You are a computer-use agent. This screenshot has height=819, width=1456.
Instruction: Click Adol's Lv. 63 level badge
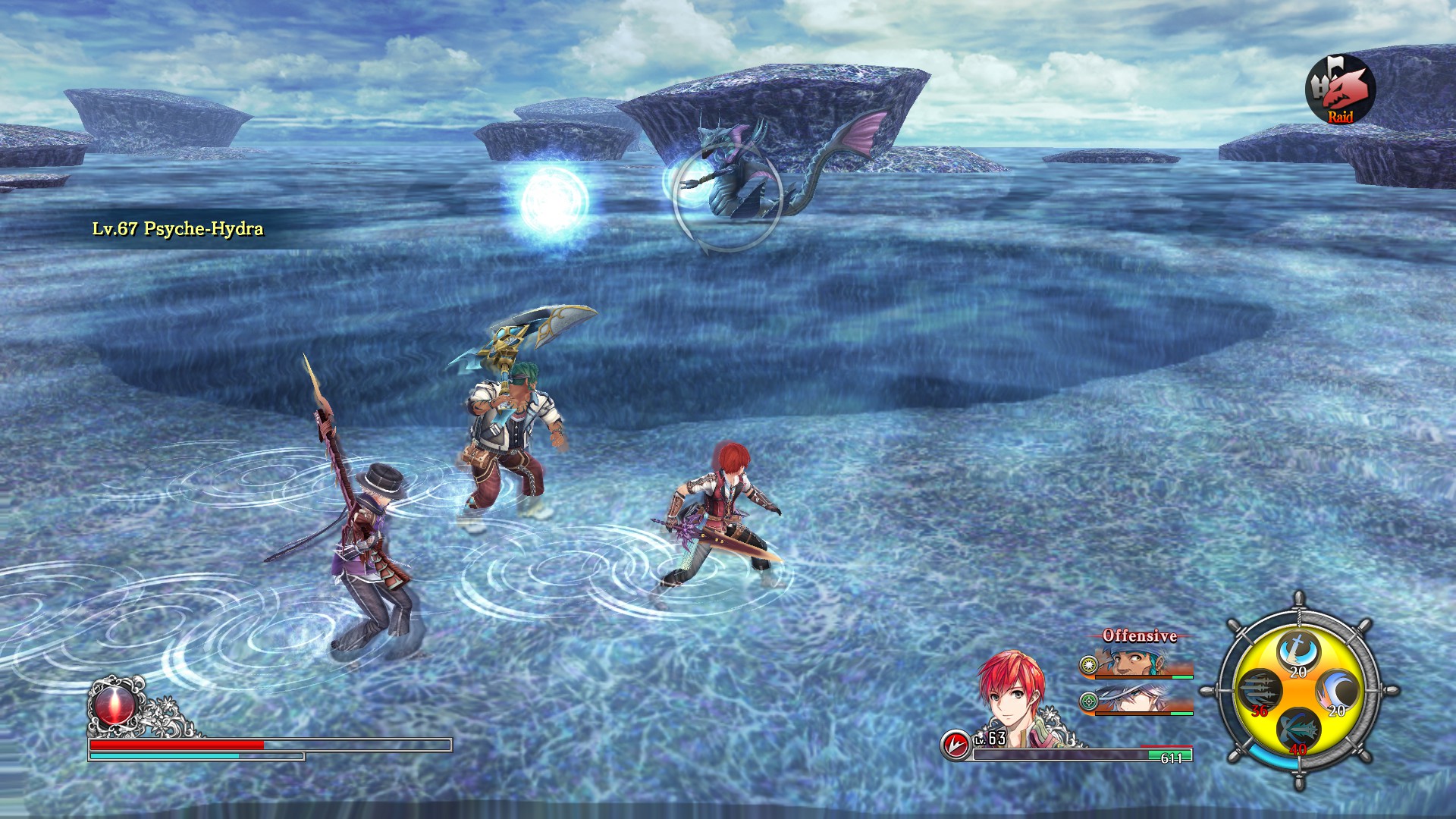click(x=989, y=739)
